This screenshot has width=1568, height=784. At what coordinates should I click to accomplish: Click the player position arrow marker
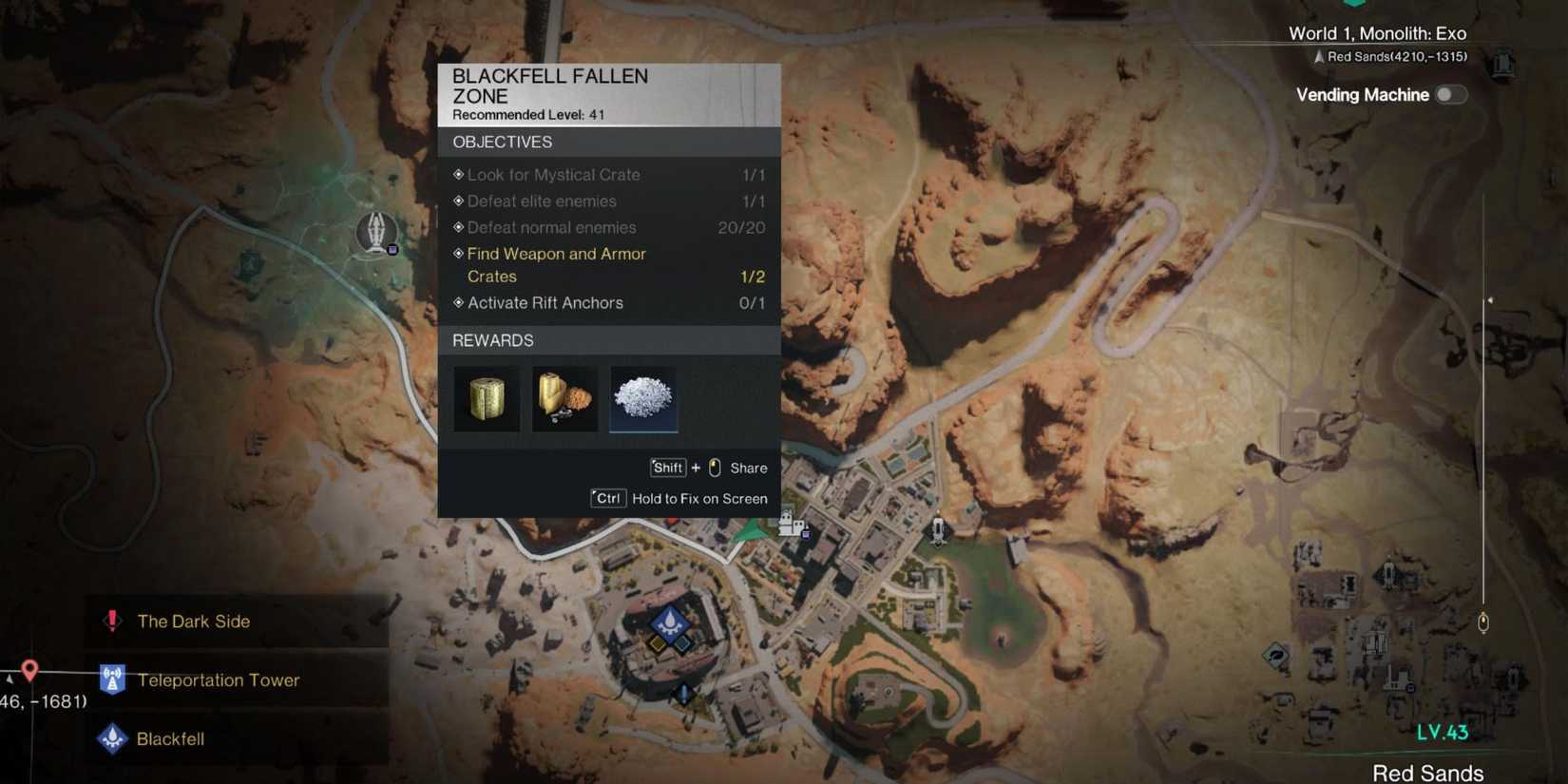[x=749, y=528]
